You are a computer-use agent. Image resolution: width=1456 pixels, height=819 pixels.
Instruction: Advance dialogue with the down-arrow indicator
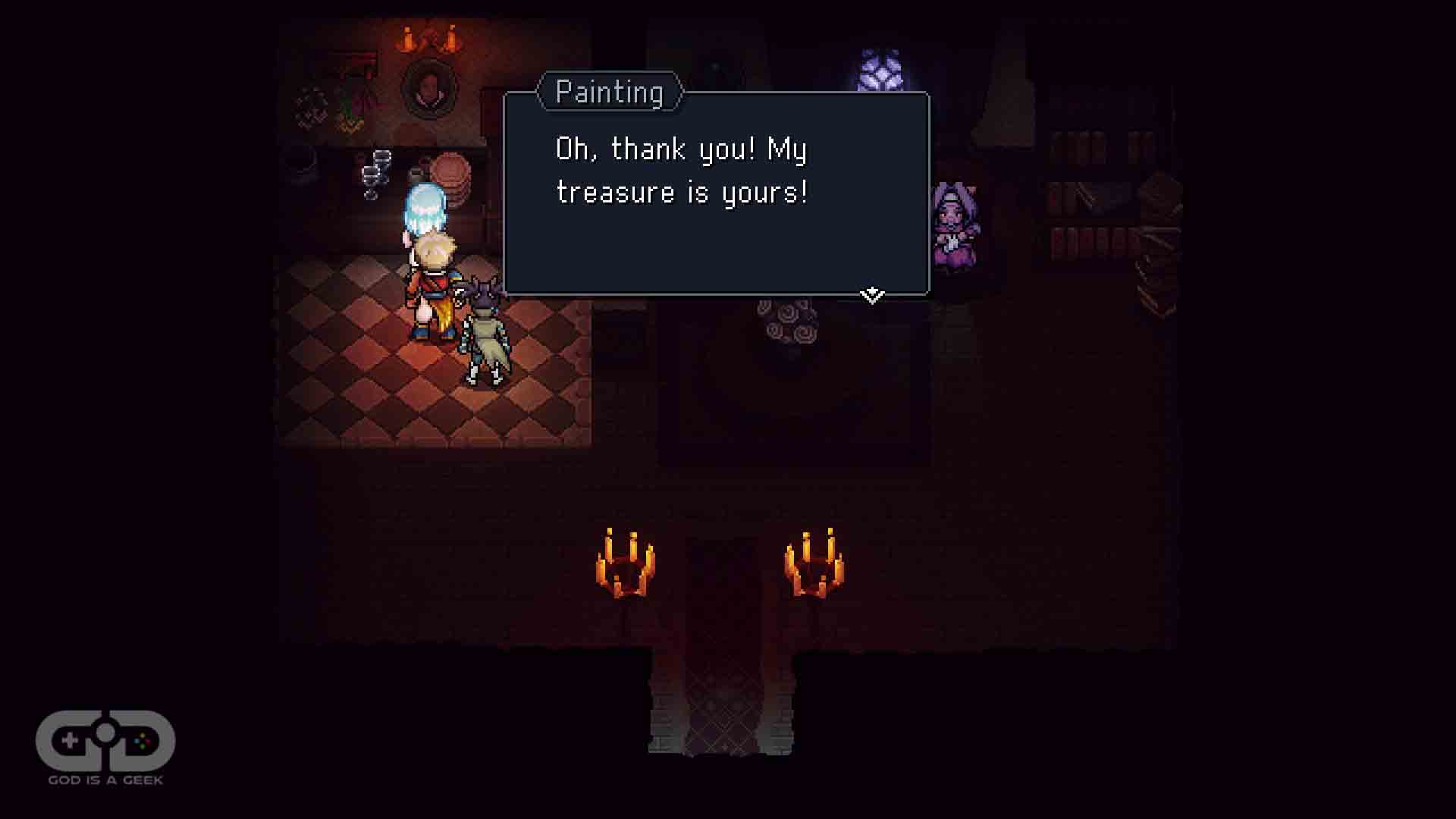pyautogui.click(x=872, y=295)
